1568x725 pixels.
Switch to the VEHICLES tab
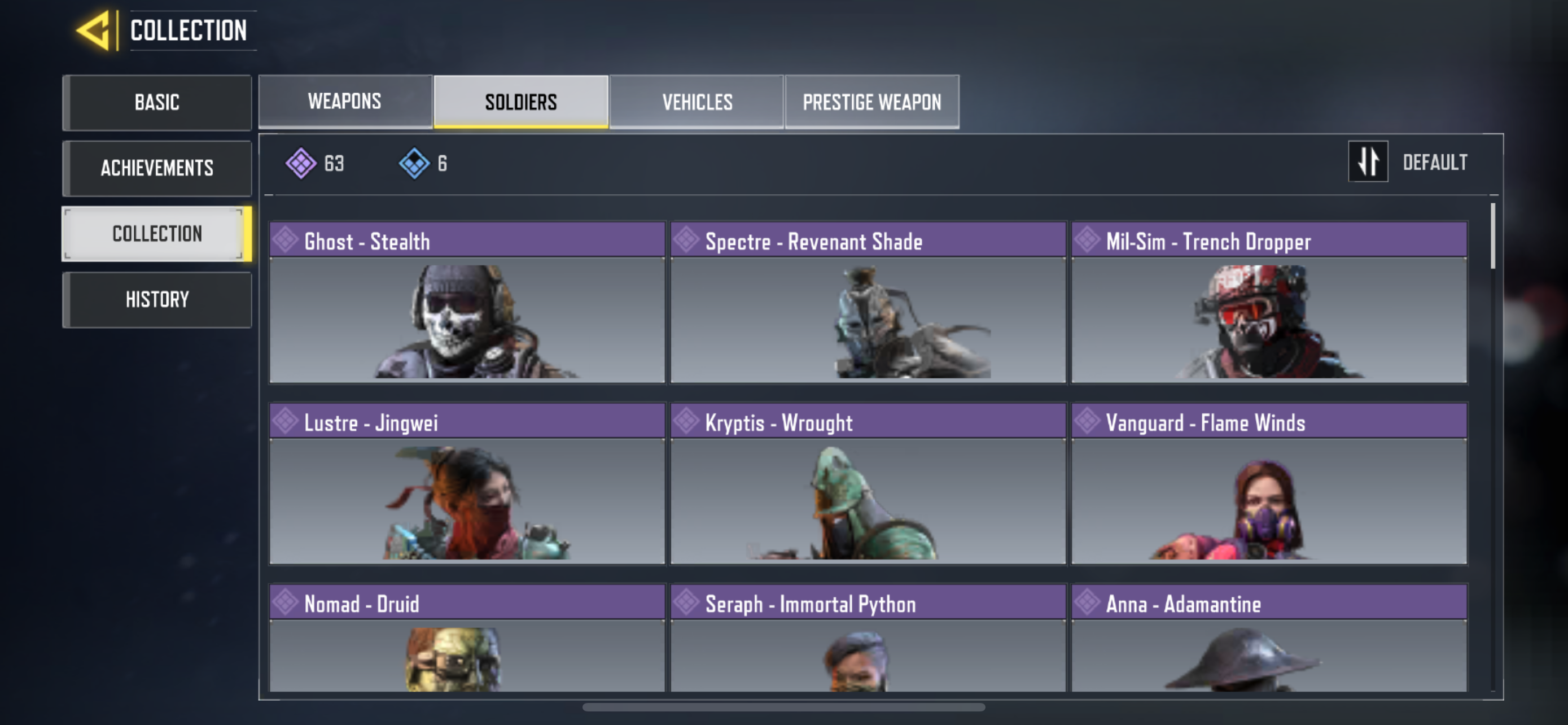(697, 101)
